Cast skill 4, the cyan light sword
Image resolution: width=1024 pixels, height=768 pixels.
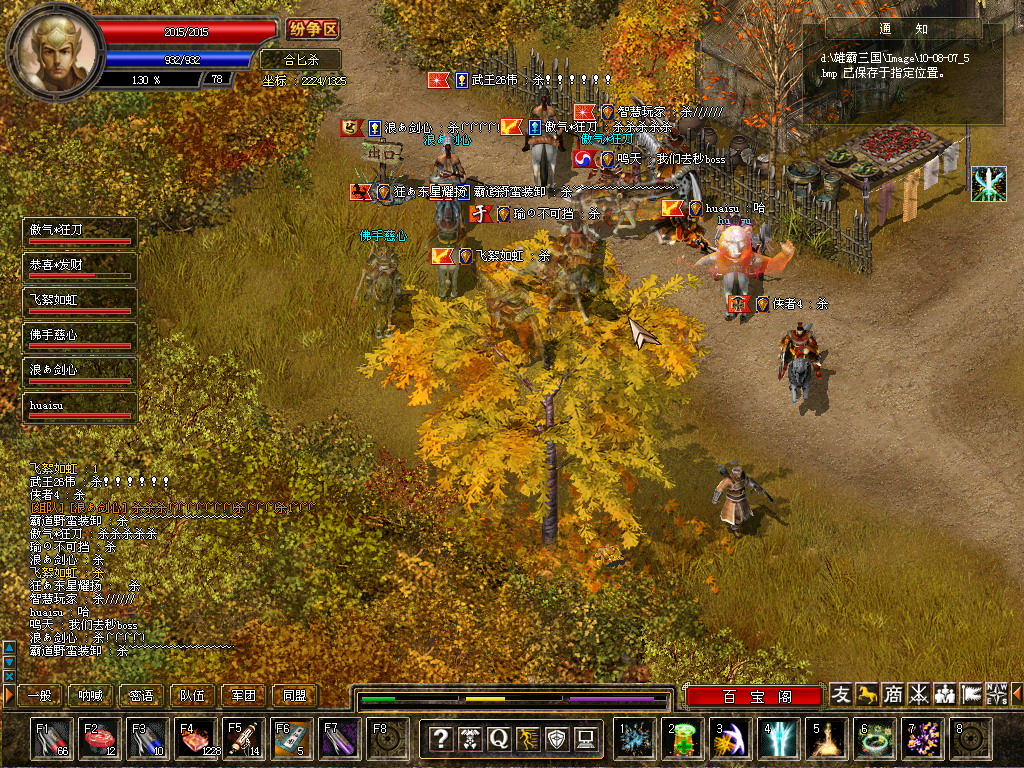[779, 739]
